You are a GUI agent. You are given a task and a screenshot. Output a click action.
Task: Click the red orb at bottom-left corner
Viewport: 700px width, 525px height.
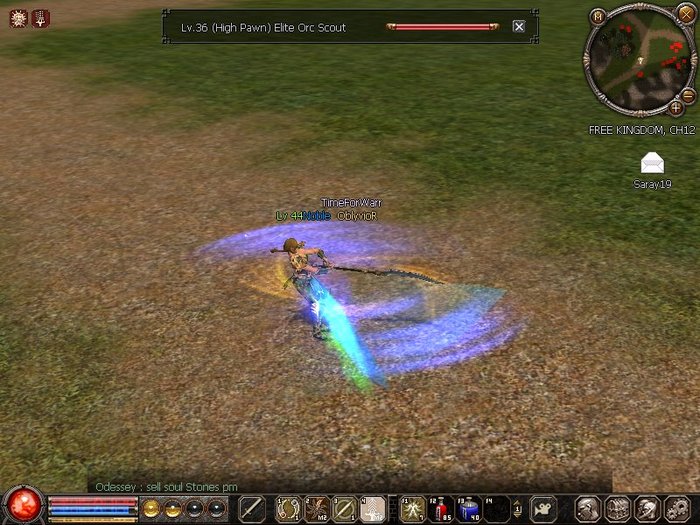(22, 505)
